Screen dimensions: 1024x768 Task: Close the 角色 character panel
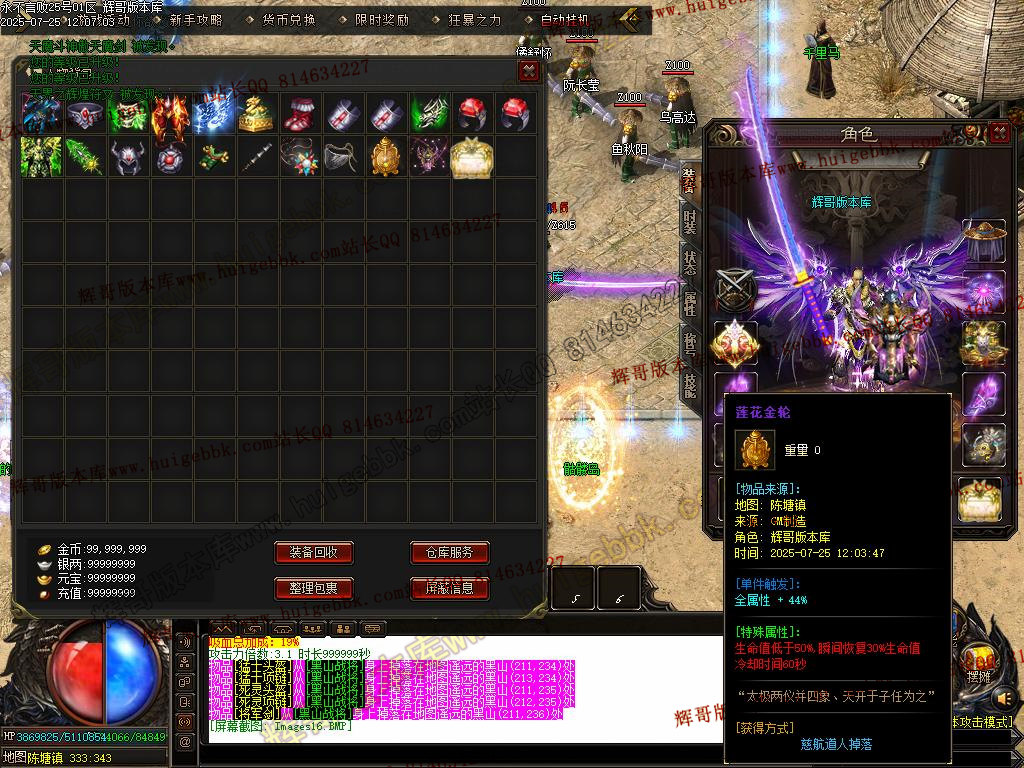pyautogui.click(x=999, y=133)
